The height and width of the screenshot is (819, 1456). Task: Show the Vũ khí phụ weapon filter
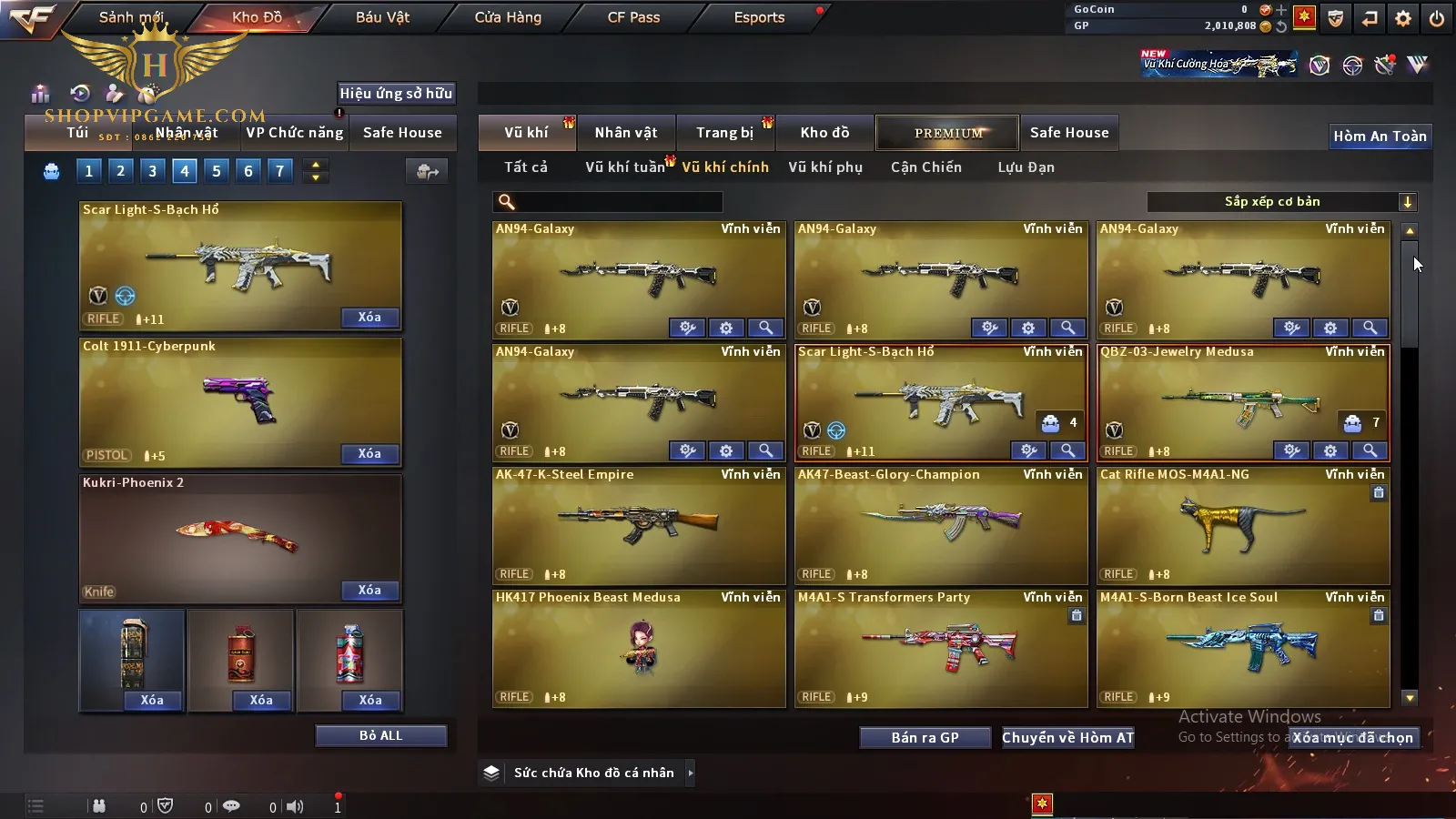pyautogui.click(x=825, y=167)
